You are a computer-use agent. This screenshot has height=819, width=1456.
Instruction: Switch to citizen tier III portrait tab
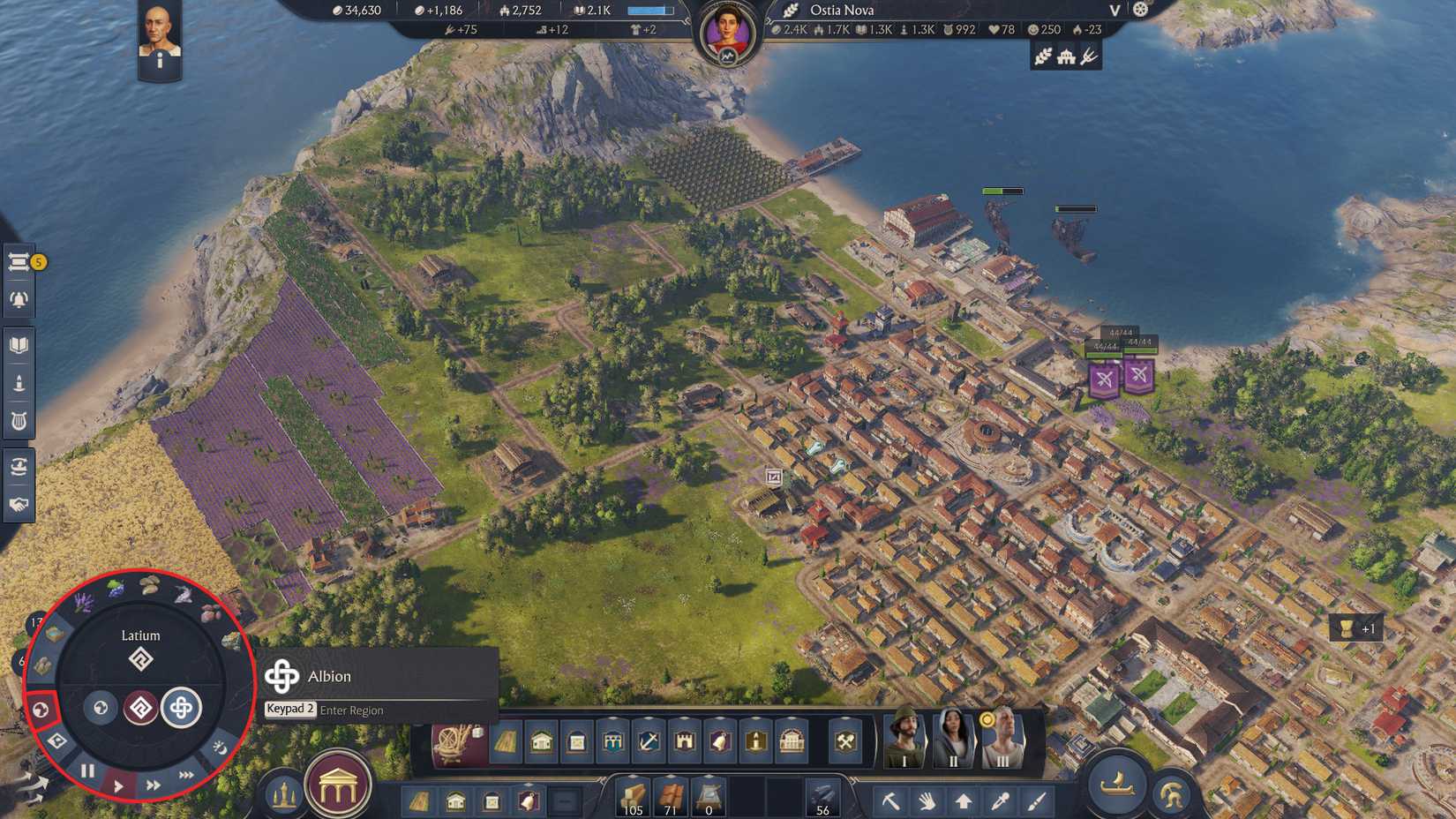[1002, 741]
